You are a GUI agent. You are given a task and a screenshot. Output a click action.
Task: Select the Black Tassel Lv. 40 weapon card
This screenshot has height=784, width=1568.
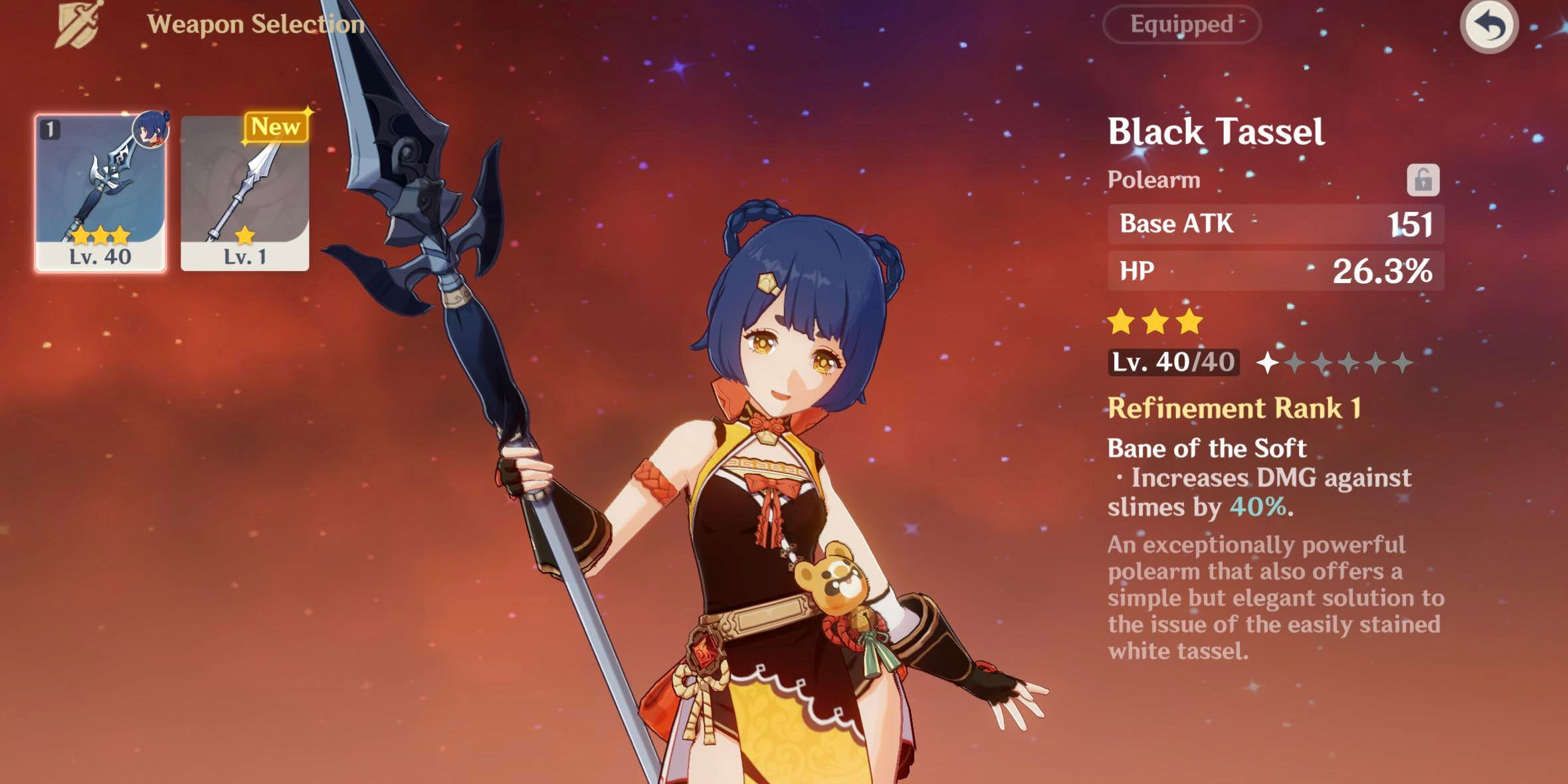(x=100, y=193)
